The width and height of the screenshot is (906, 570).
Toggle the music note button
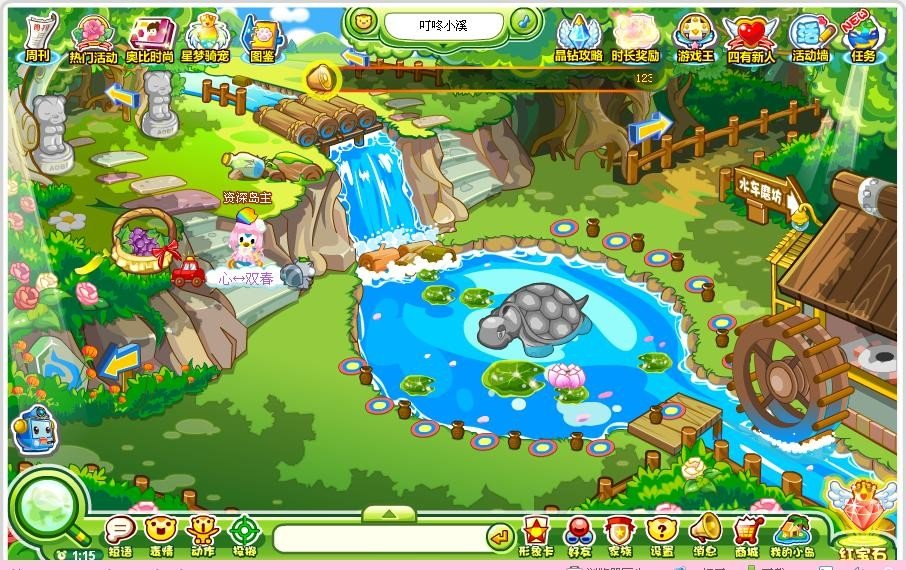click(x=524, y=22)
